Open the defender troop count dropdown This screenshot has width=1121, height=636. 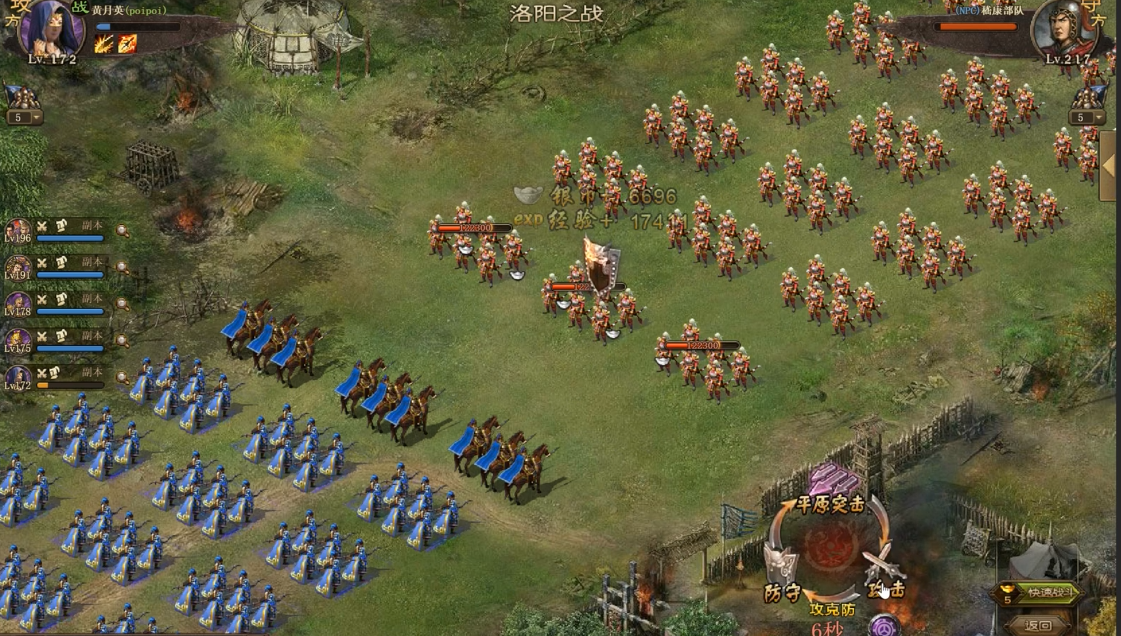[x=1088, y=117]
